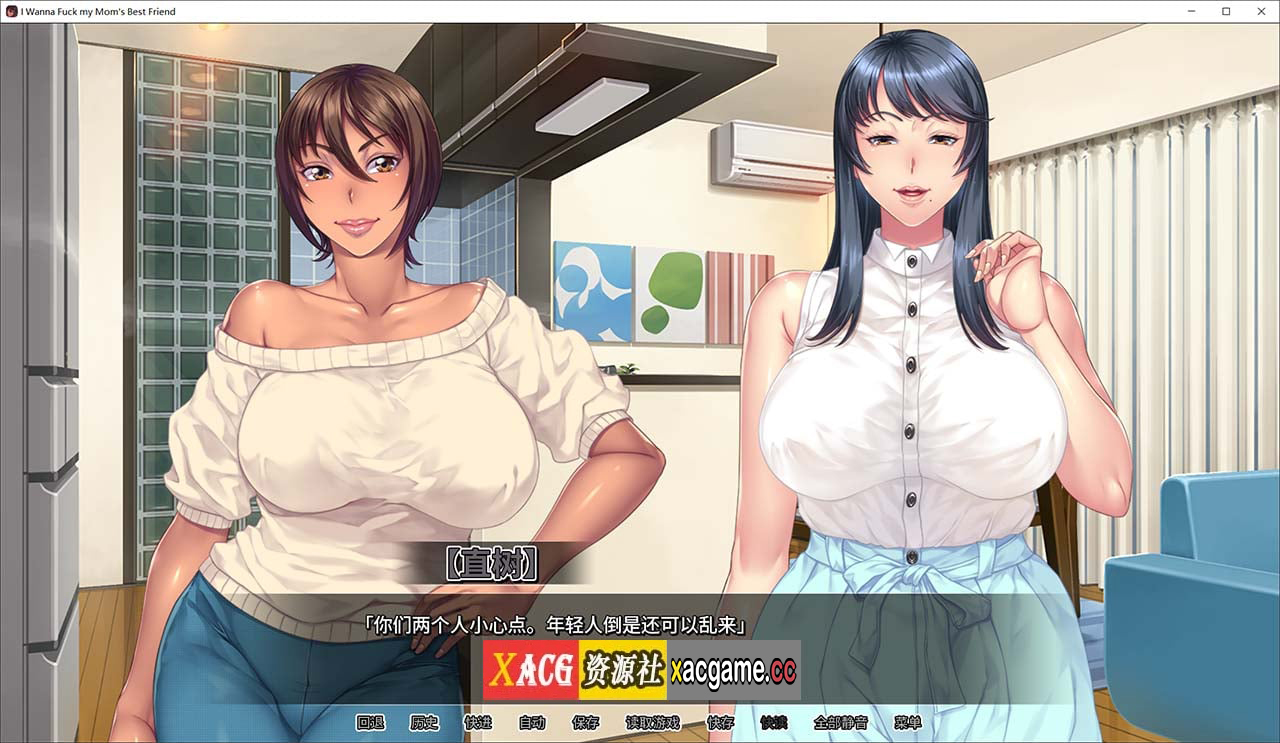Image resolution: width=1280 pixels, height=743 pixels.
Task: Select 读取游戏 to load a game
Action: point(653,722)
